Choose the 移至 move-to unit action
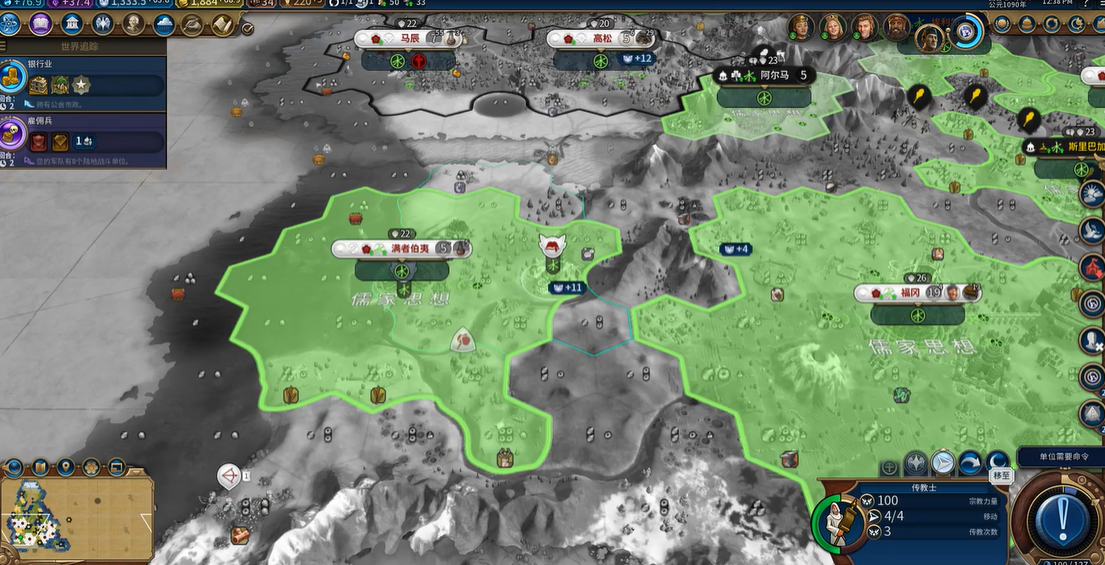The image size is (1105, 565). tap(943, 462)
